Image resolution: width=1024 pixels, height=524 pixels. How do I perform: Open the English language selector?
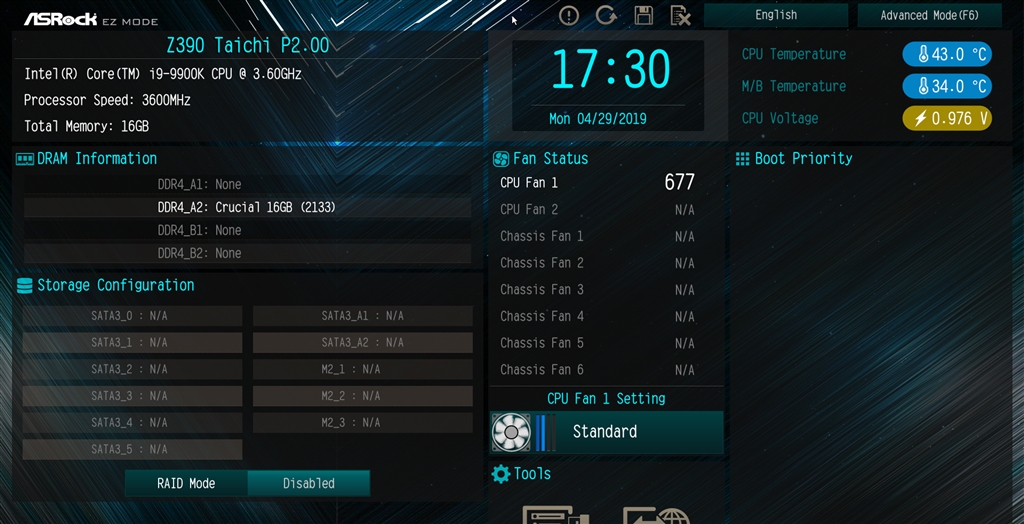[776, 15]
